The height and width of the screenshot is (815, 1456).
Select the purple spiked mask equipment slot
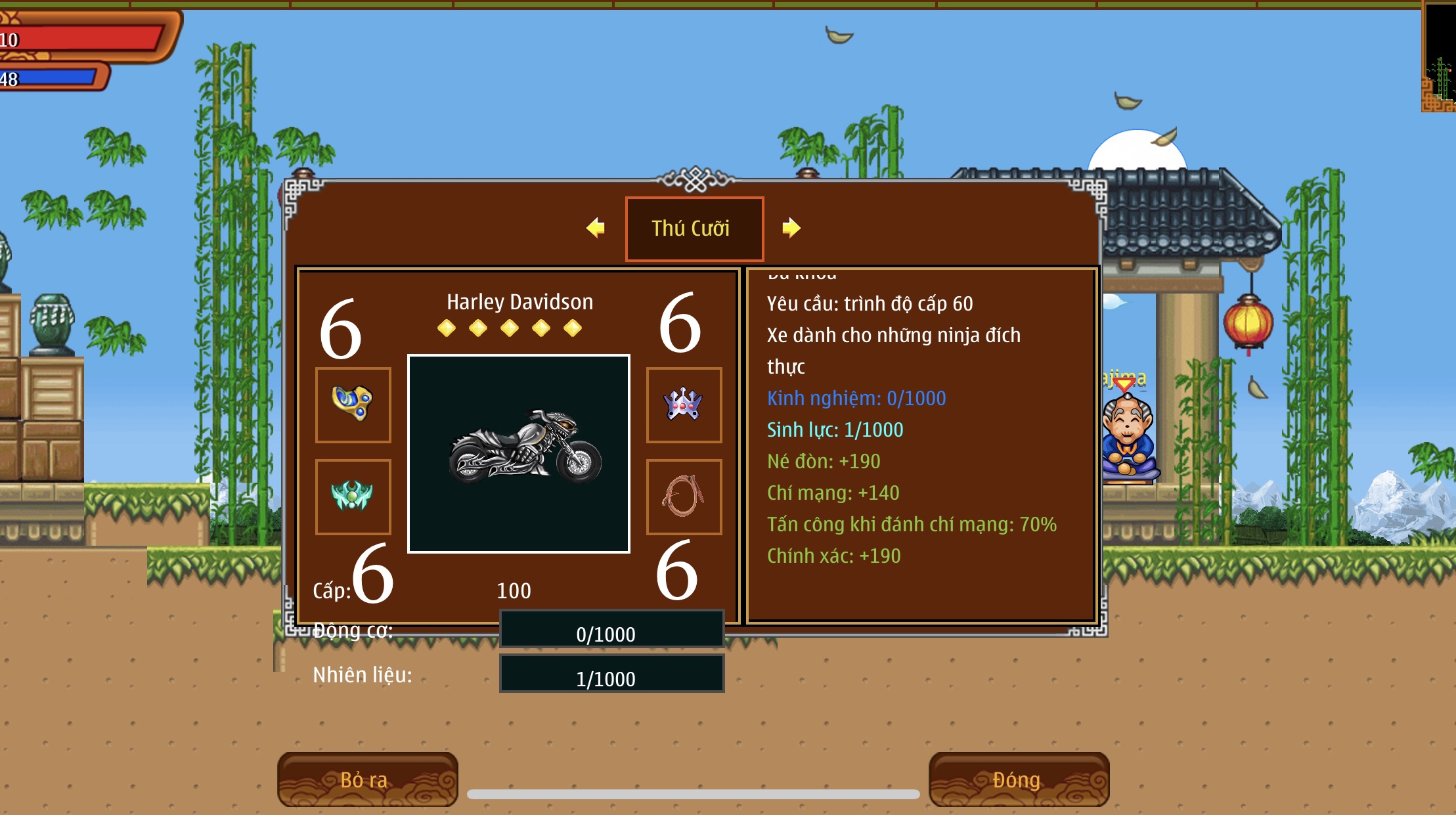[684, 405]
